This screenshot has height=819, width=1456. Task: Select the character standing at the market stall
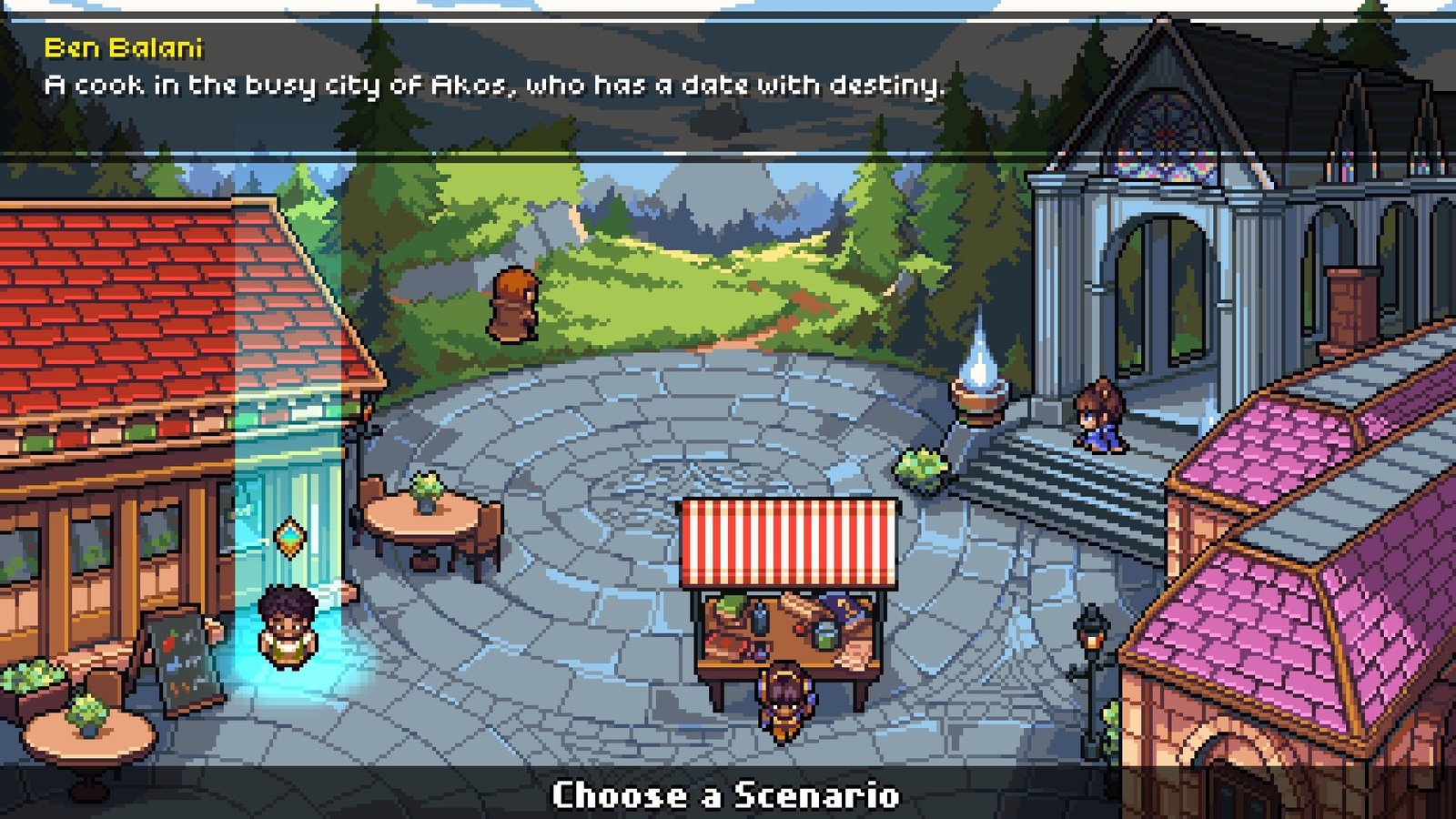tap(786, 701)
